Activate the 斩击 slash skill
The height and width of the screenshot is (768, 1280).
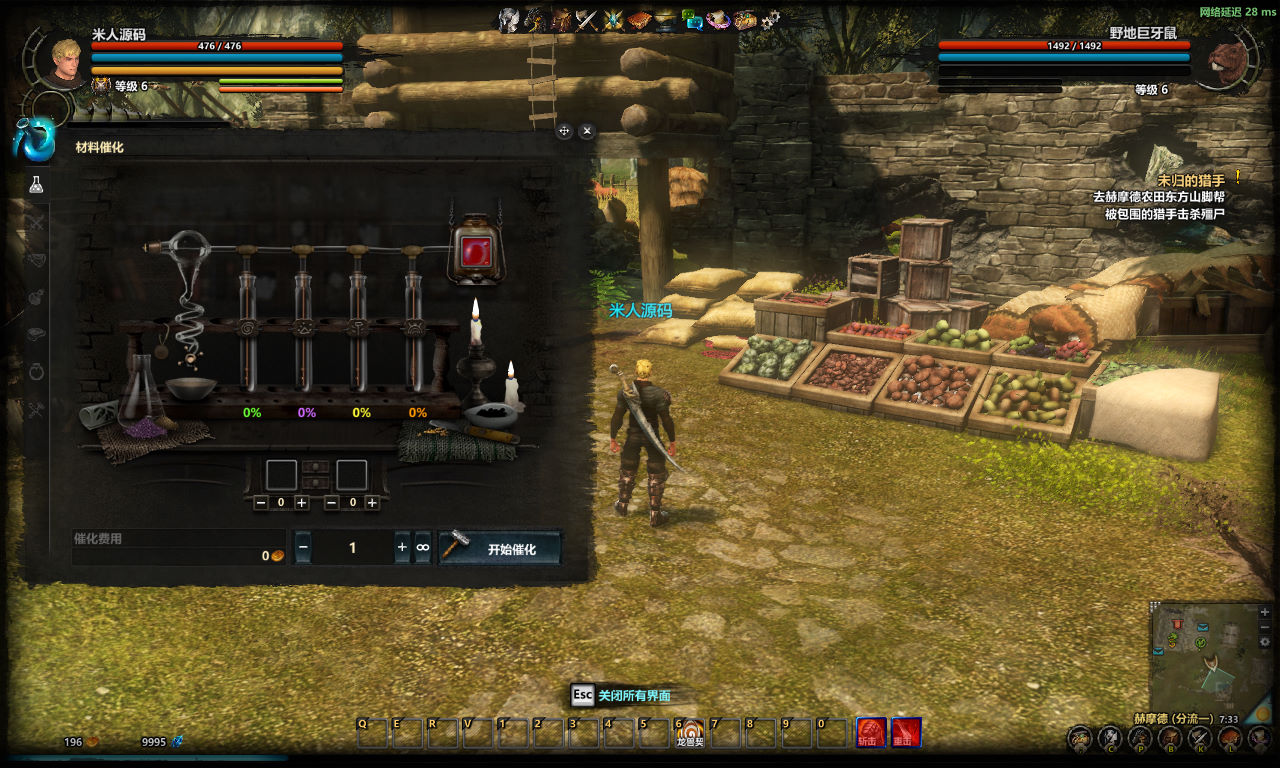tap(871, 733)
